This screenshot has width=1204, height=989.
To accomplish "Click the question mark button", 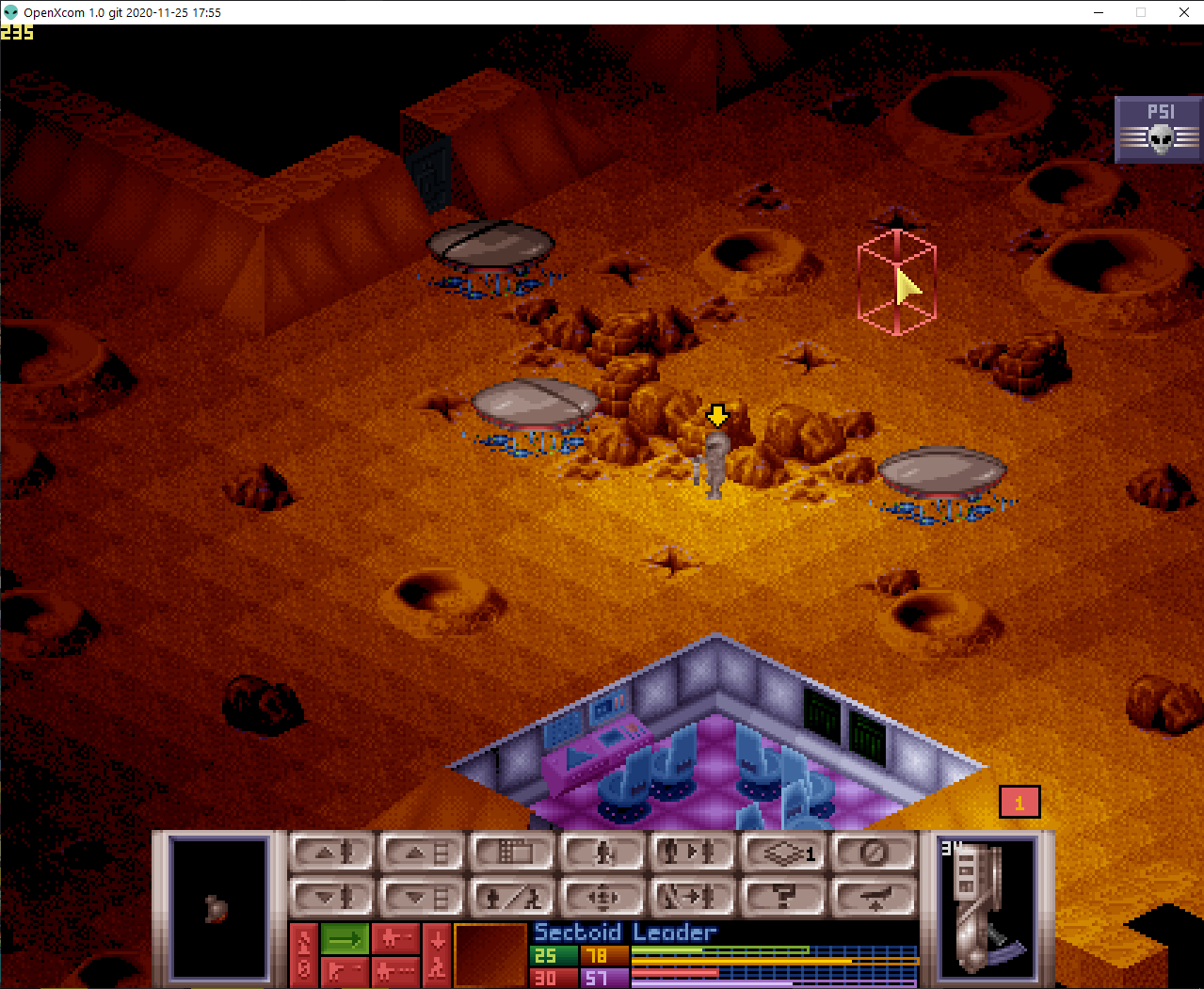I will (780, 897).
